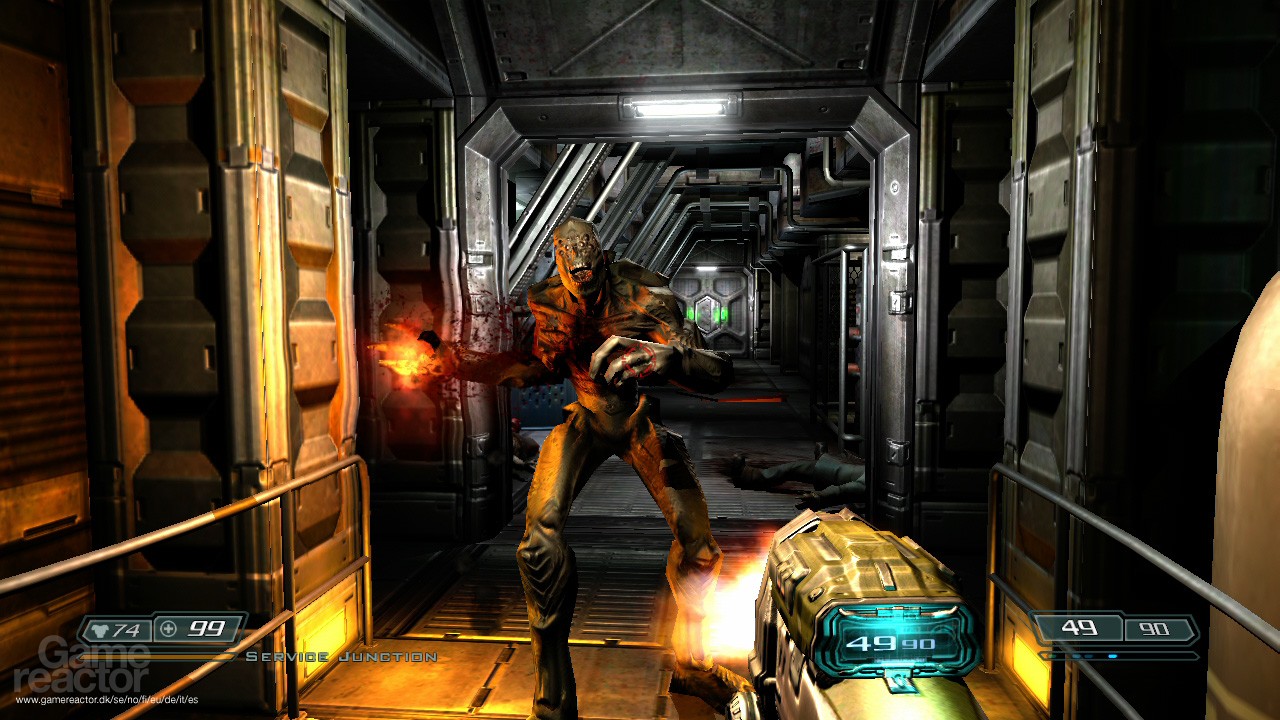Expand the Service Junction location banner
1280x720 pixels.
pyautogui.click(x=344, y=657)
